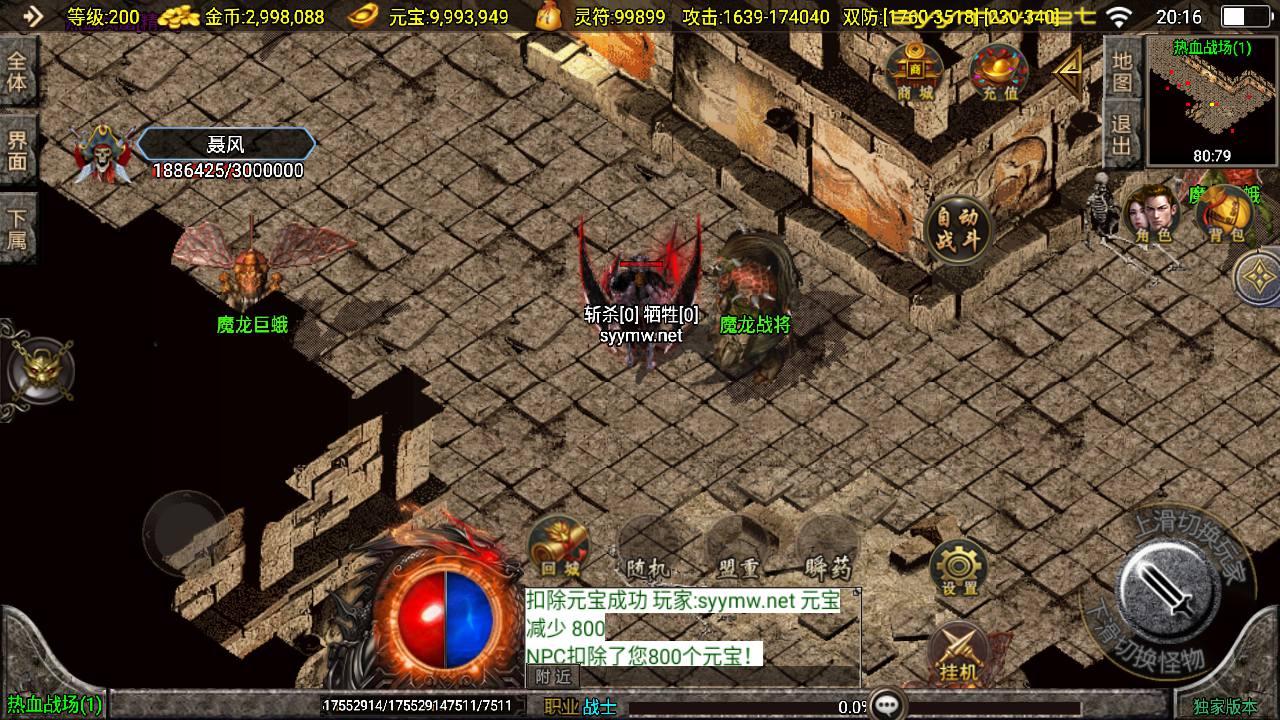
Task: Select the 界面 side tab
Action: pyautogui.click(x=17, y=150)
